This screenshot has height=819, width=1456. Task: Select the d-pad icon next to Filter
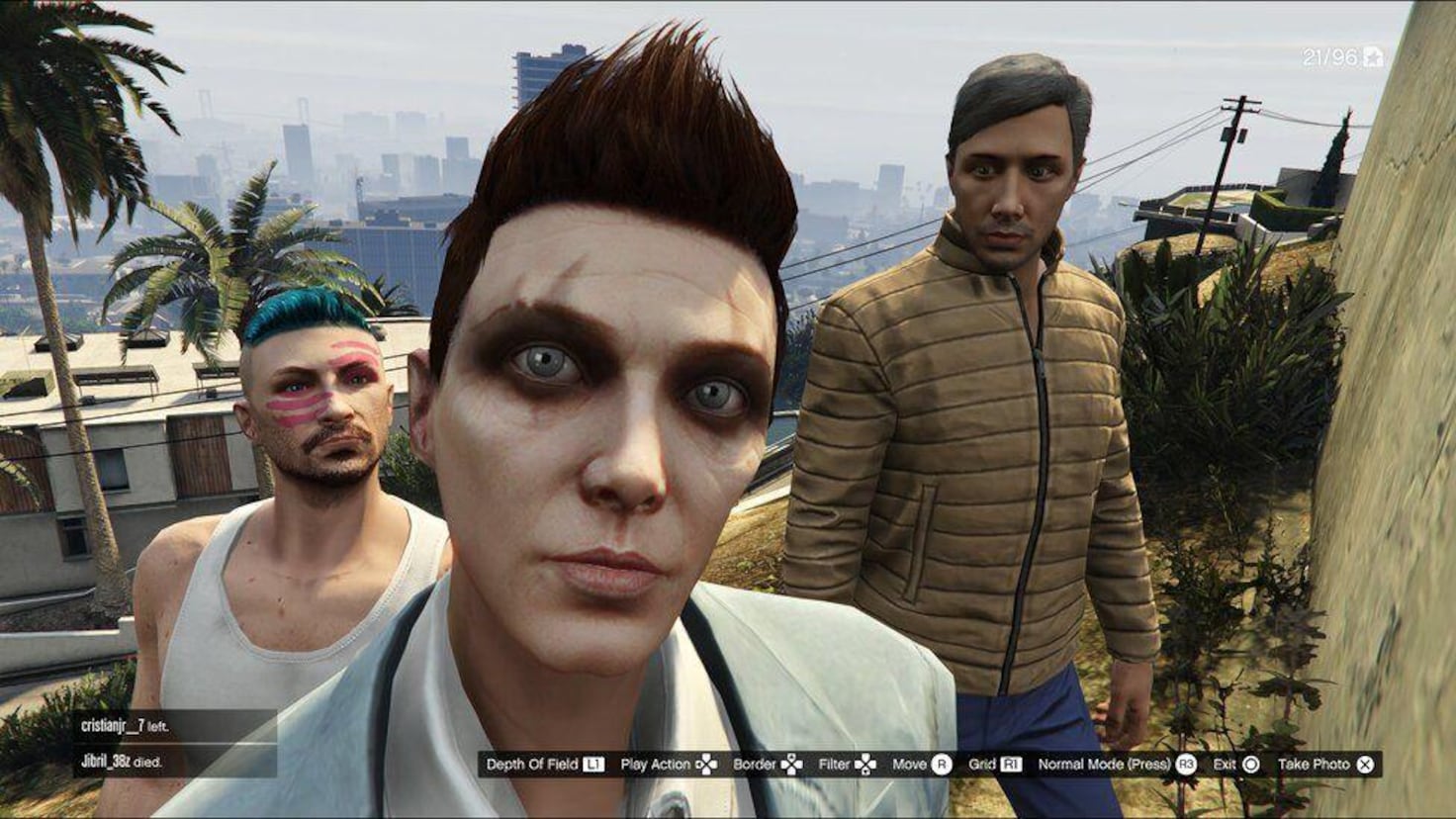[x=866, y=764]
